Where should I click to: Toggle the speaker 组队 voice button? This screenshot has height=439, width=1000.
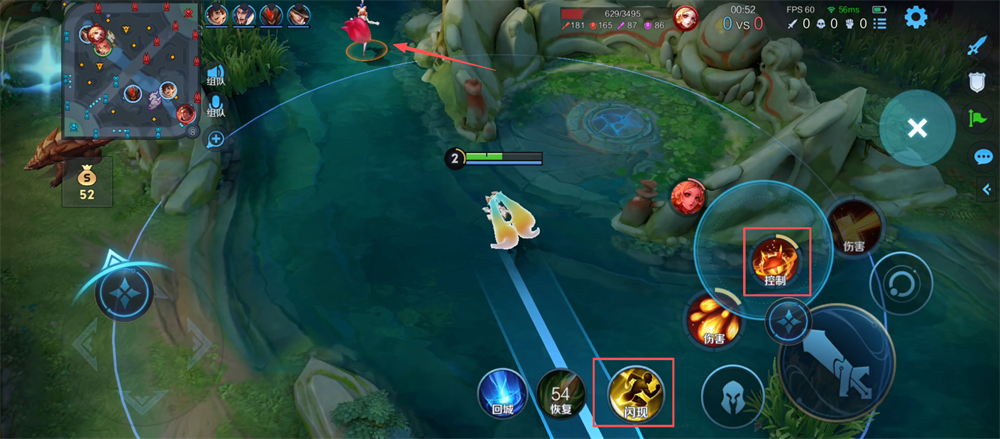pyautogui.click(x=215, y=73)
